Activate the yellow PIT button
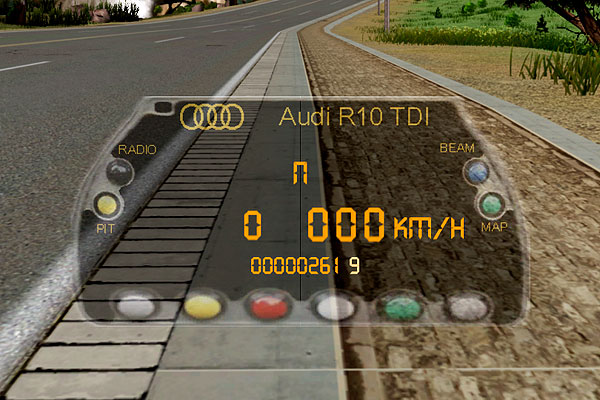 (107, 206)
